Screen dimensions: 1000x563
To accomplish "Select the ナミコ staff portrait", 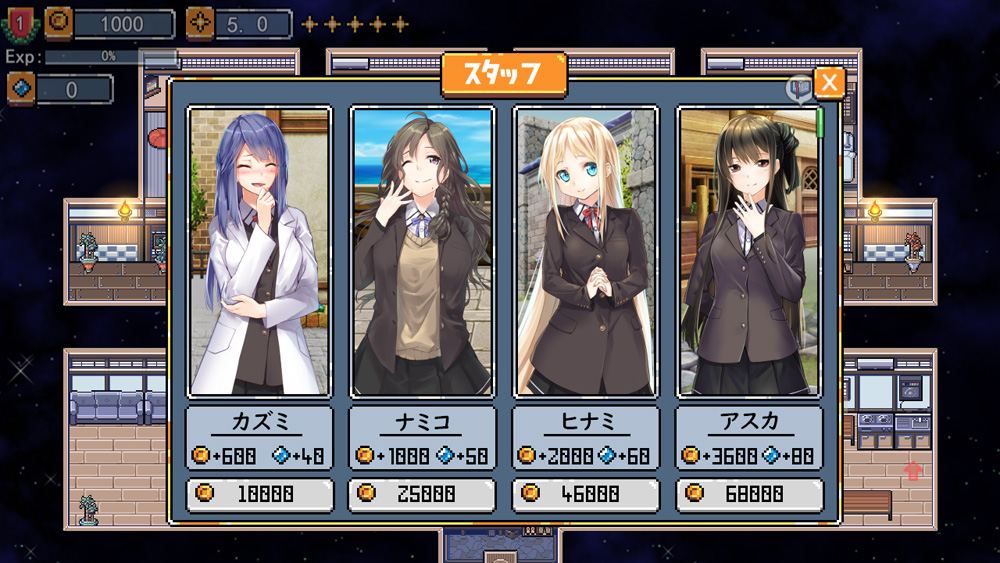I will (x=422, y=252).
